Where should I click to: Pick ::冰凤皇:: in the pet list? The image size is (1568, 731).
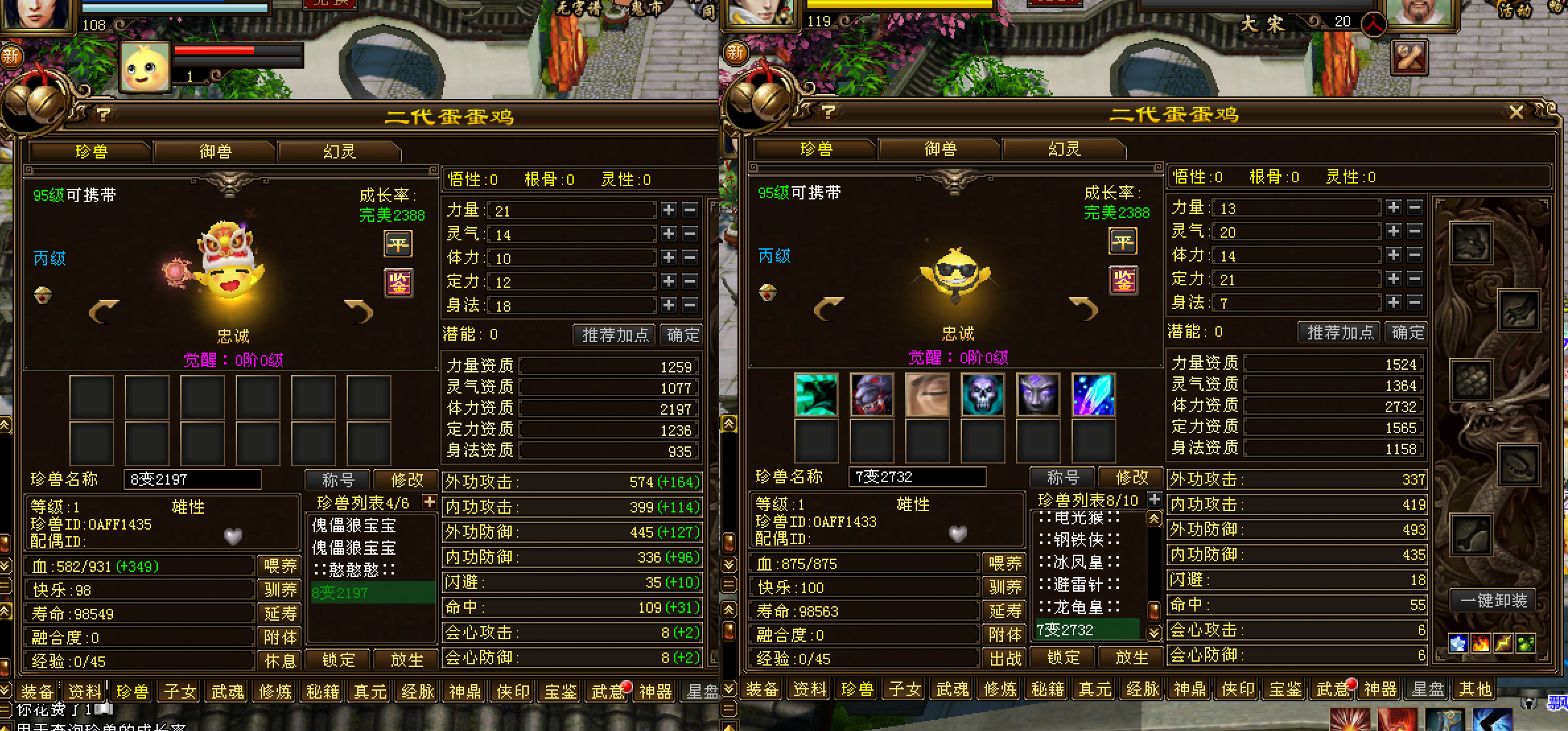[x=1079, y=563]
